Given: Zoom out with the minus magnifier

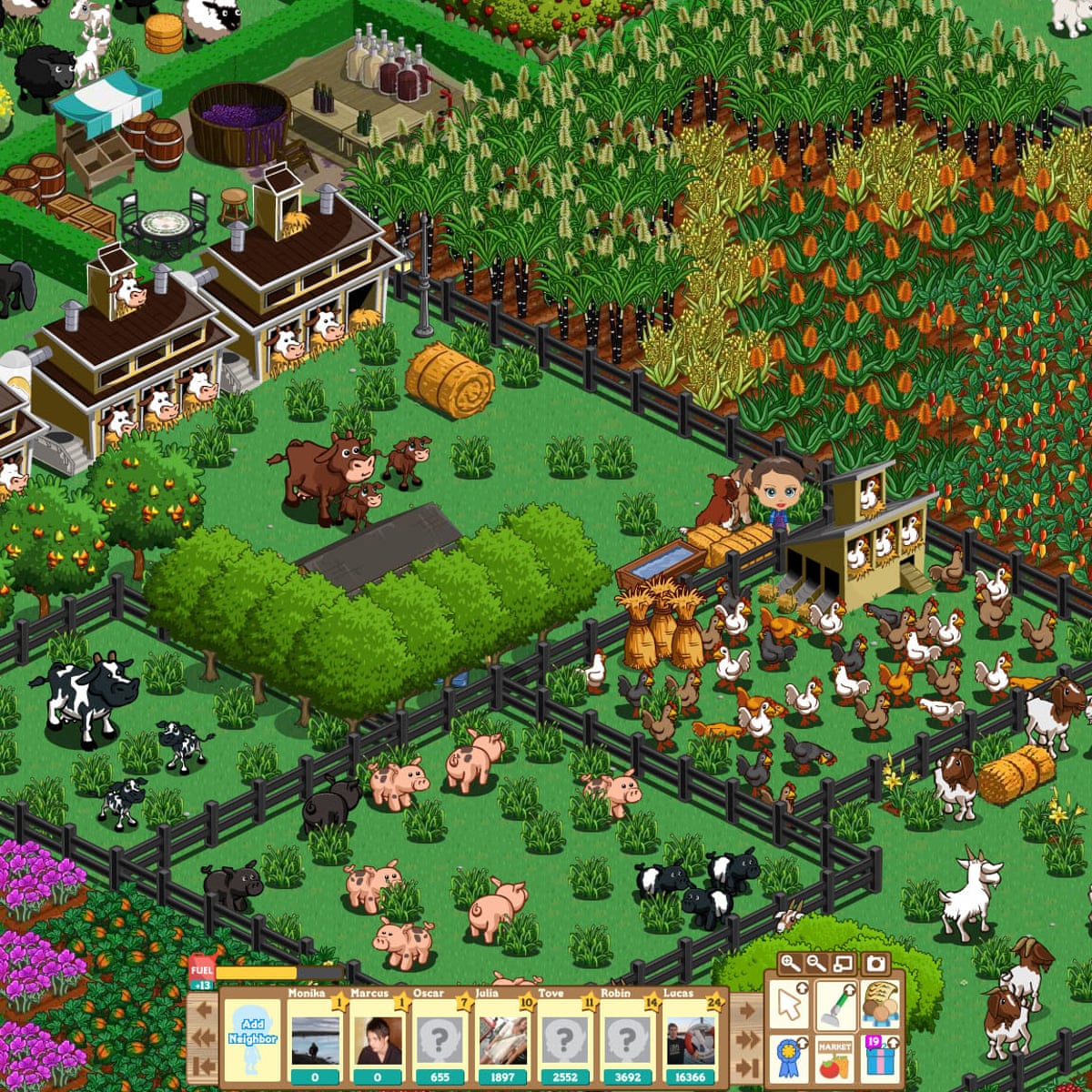Looking at the screenshot, I should [816, 964].
